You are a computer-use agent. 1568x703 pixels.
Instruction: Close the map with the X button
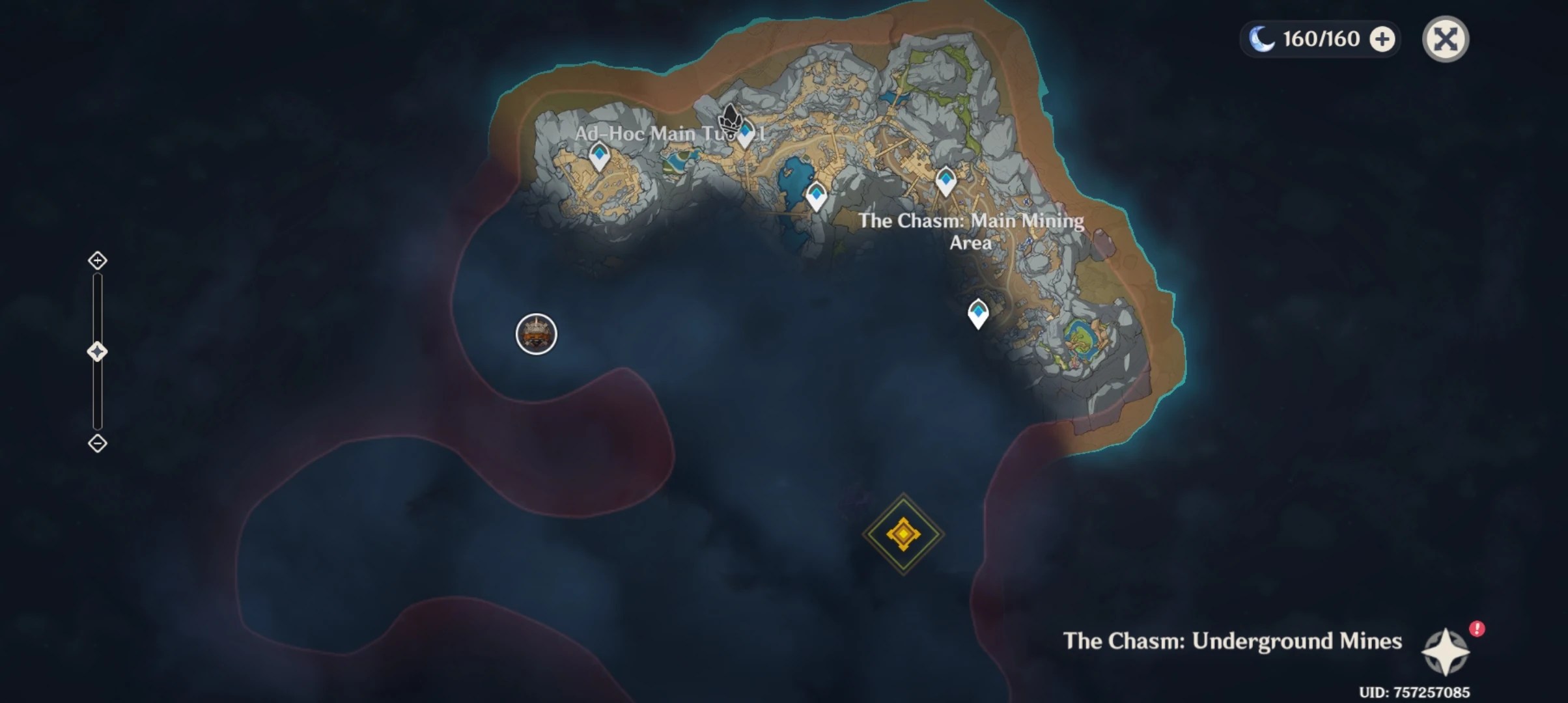(x=1446, y=39)
